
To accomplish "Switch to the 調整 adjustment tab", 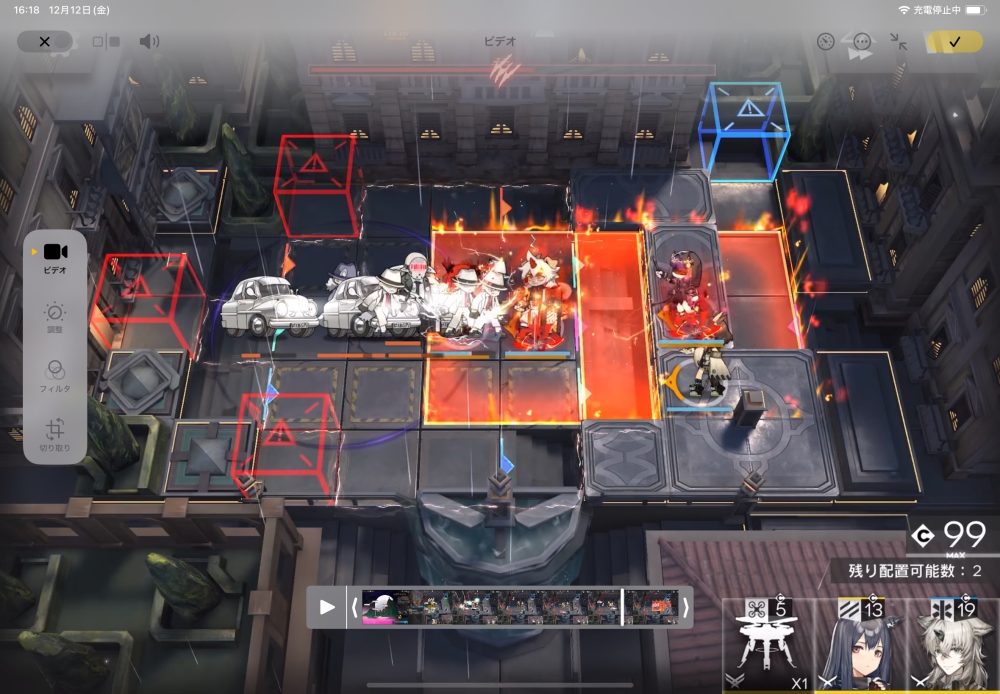I will tap(55, 317).
